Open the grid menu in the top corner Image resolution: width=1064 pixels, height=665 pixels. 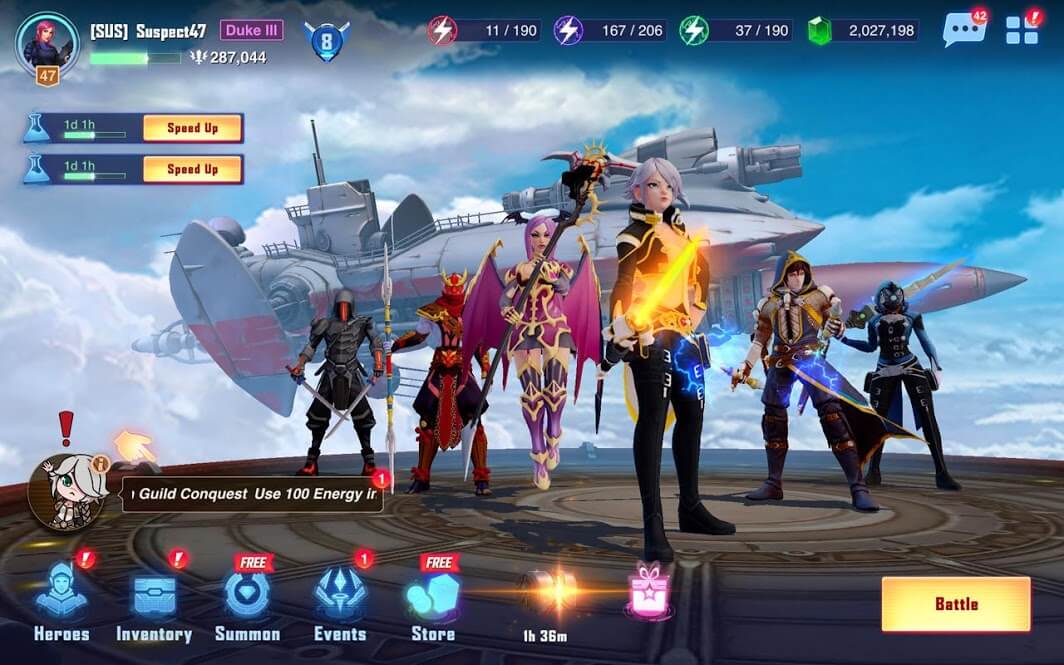pyautogui.click(x=1022, y=30)
